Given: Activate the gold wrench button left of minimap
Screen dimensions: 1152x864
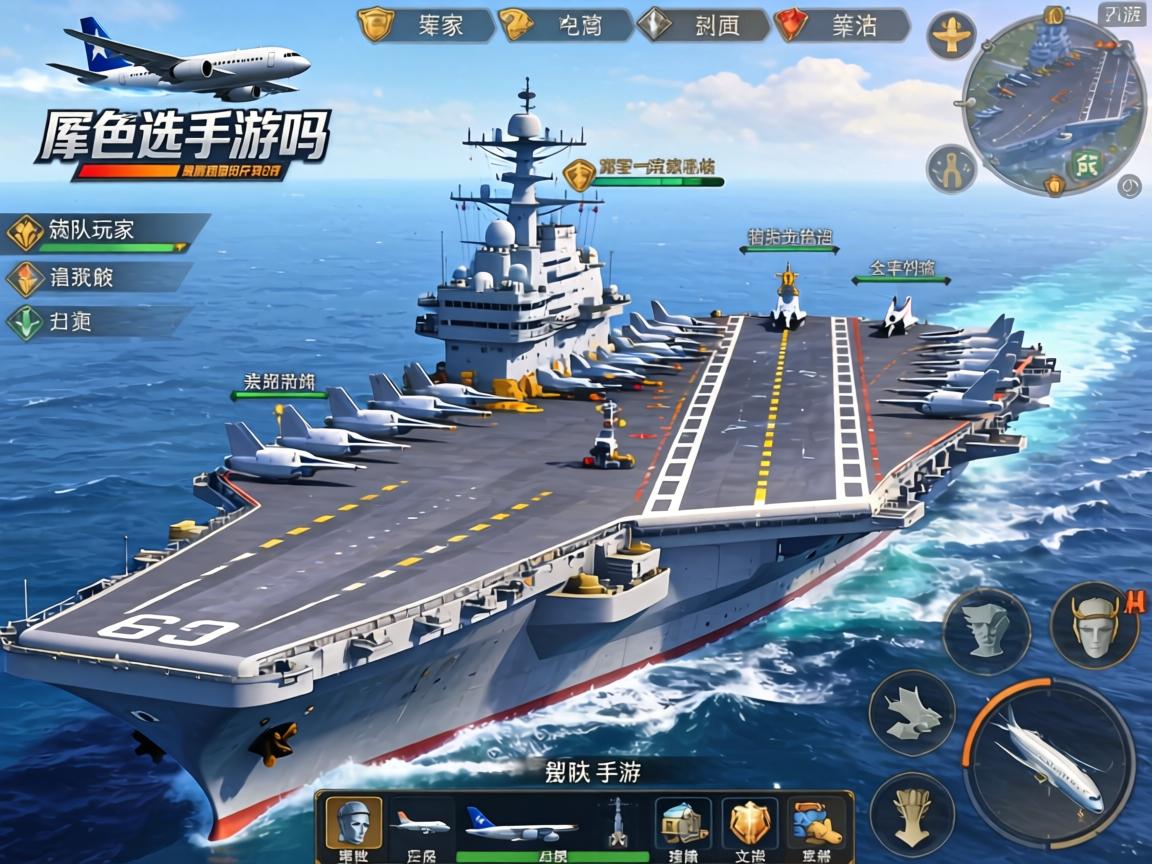Looking at the screenshot, I should click(950, 169).
